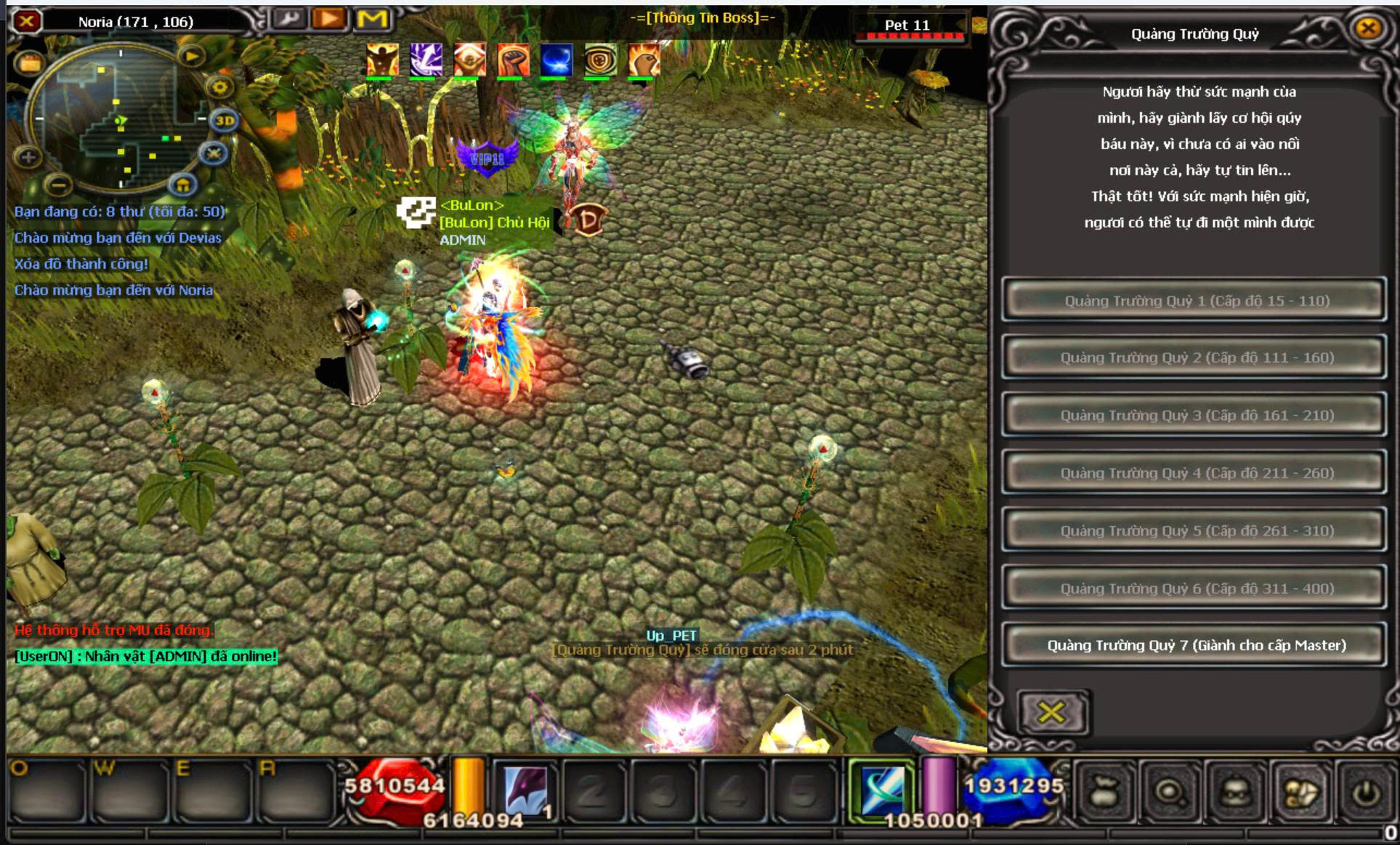Choose Quảng Trường Quỷ 7 for Master level

tap(1195, 645)
